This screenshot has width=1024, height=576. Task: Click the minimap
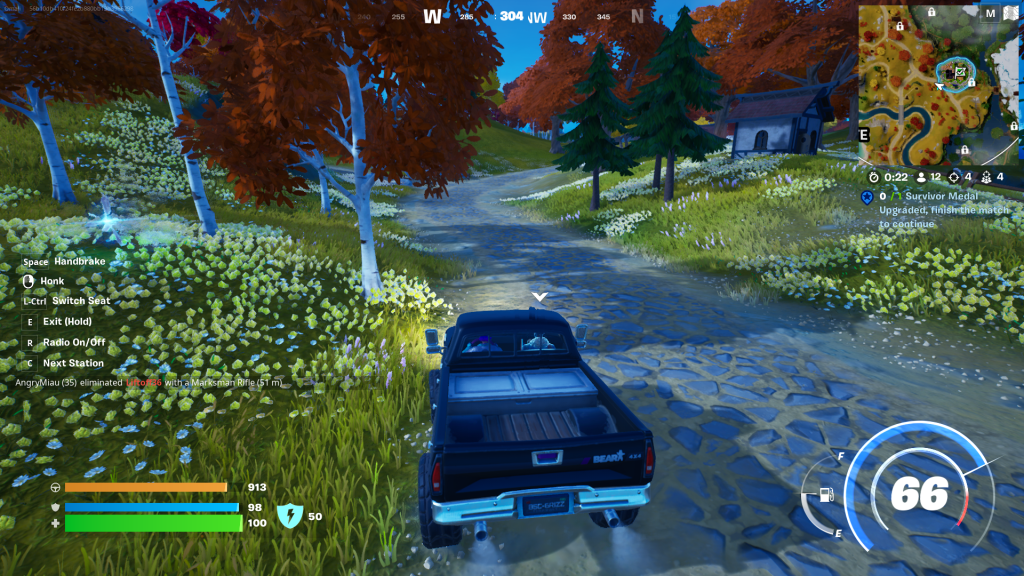click(x=938, y=84)
